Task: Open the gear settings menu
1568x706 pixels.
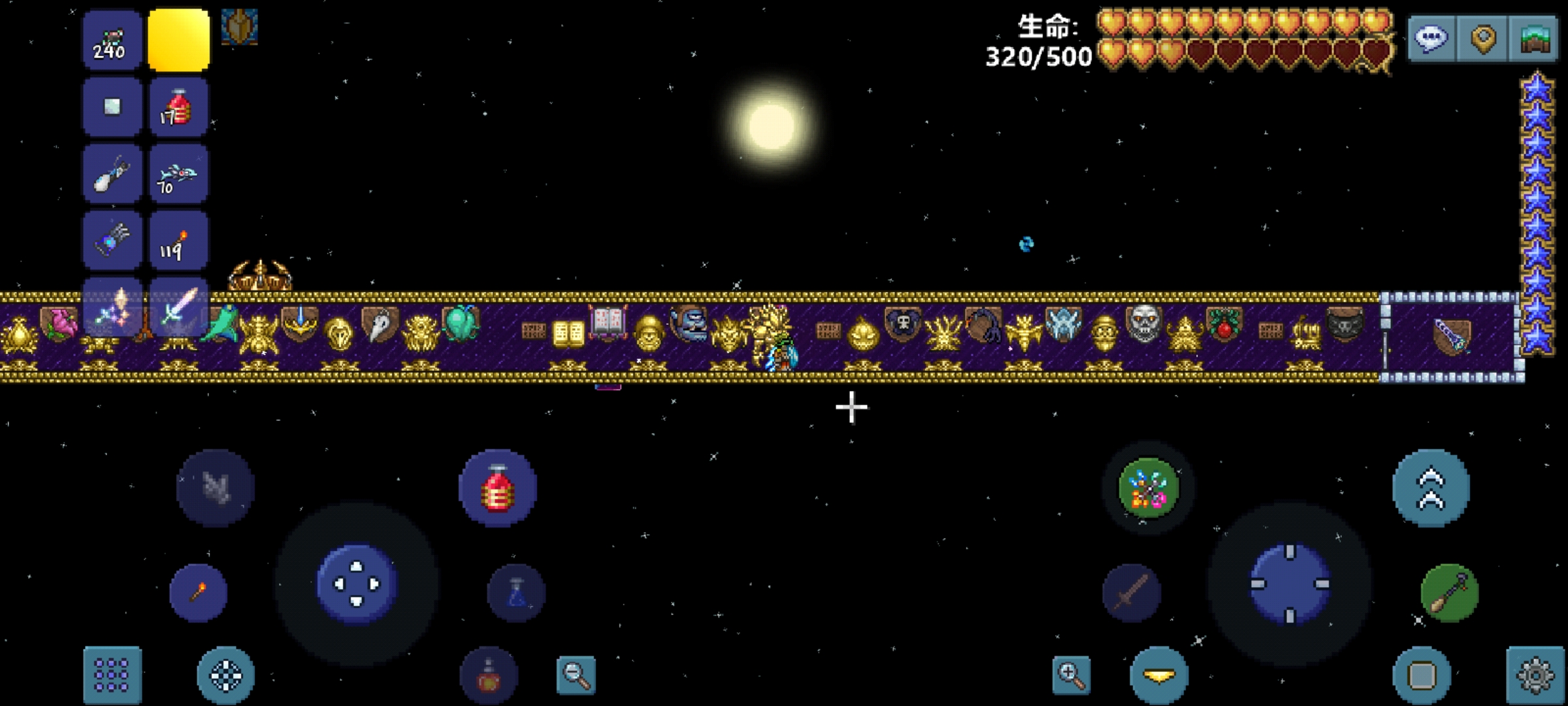Action: (1535, 675)
